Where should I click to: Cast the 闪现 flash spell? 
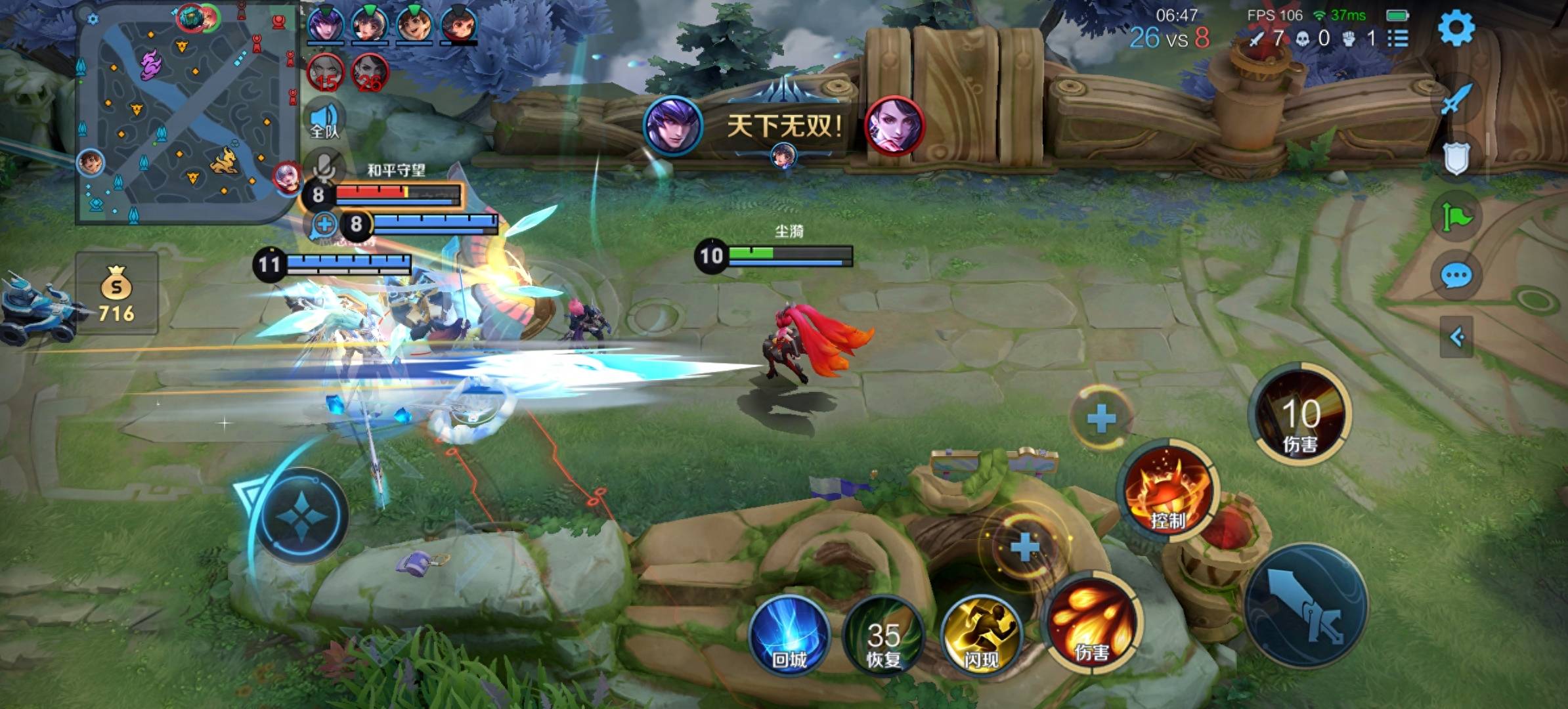click(981, 636)
